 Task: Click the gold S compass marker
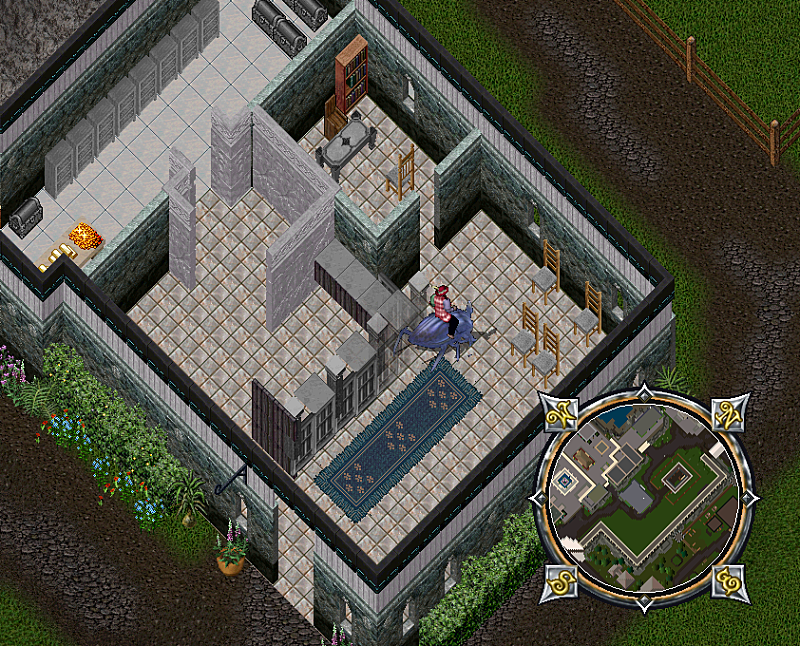coord(561,581)
